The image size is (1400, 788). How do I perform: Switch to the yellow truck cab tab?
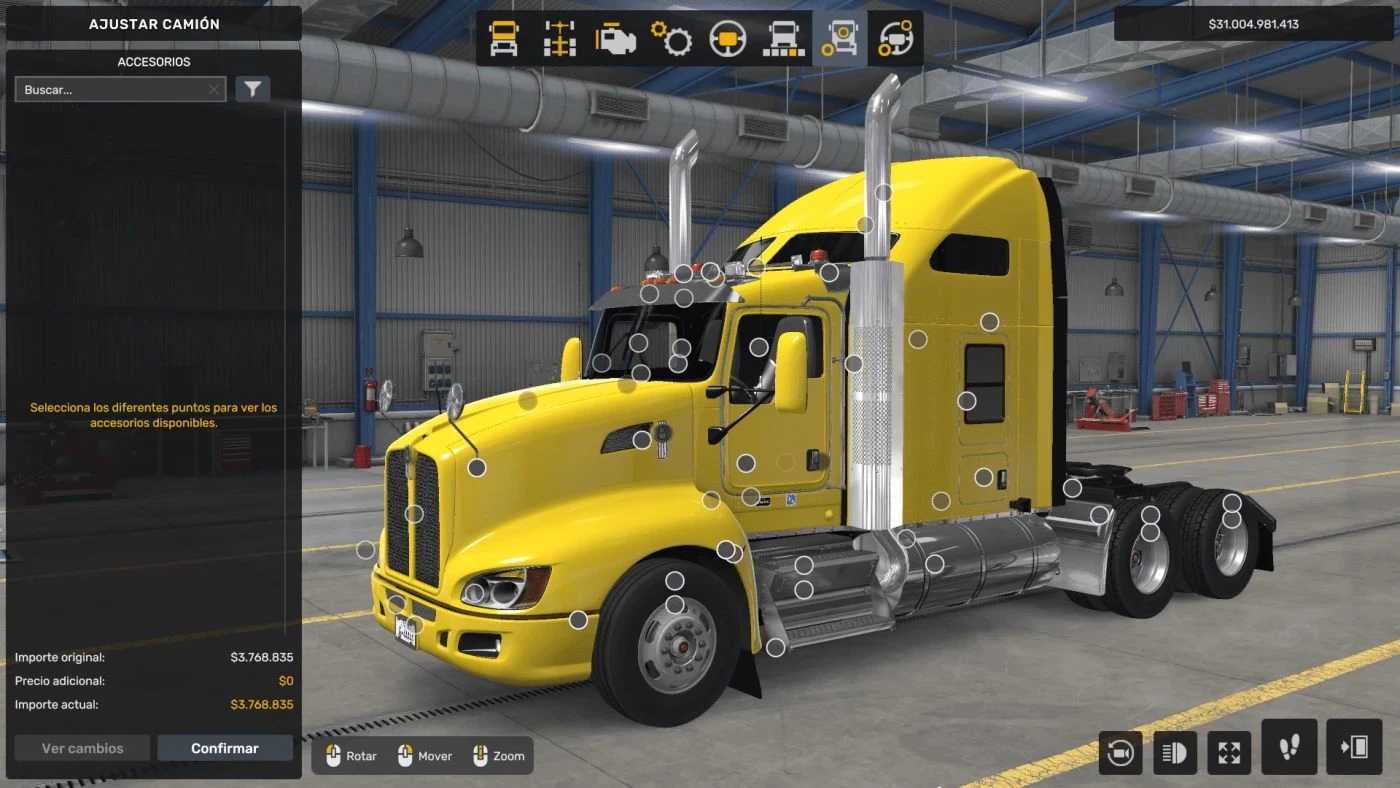click(x=504, y=39)
